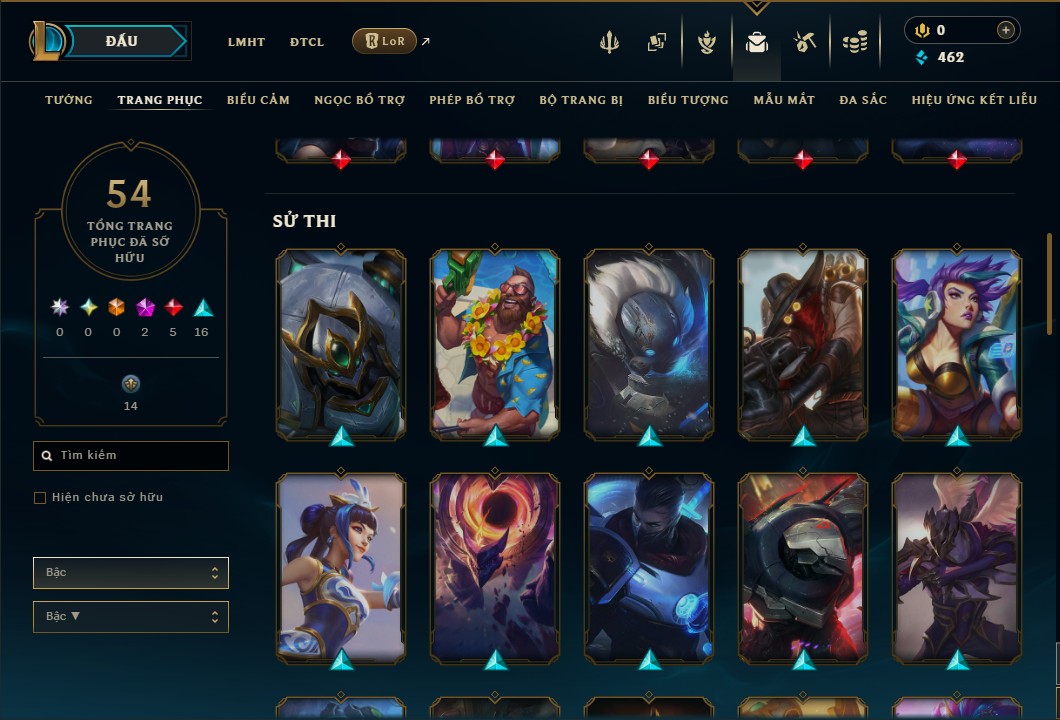Open the ĐA SẮC chromas tab
The width and height of the screenshot is (1060, 720).
863,100
